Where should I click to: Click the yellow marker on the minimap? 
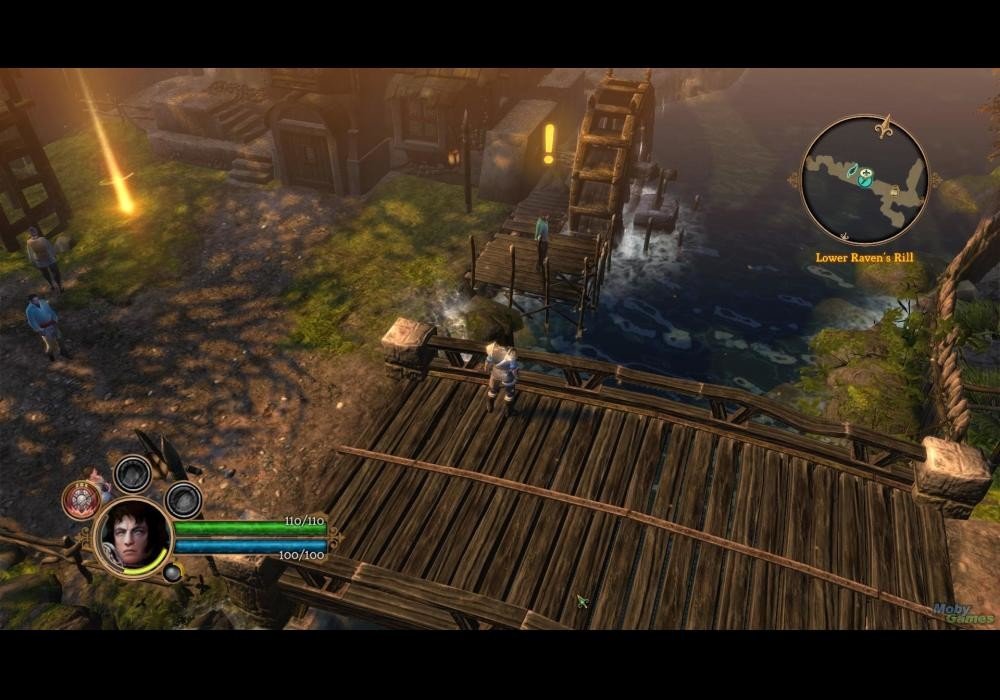click(x=893, y=191)
